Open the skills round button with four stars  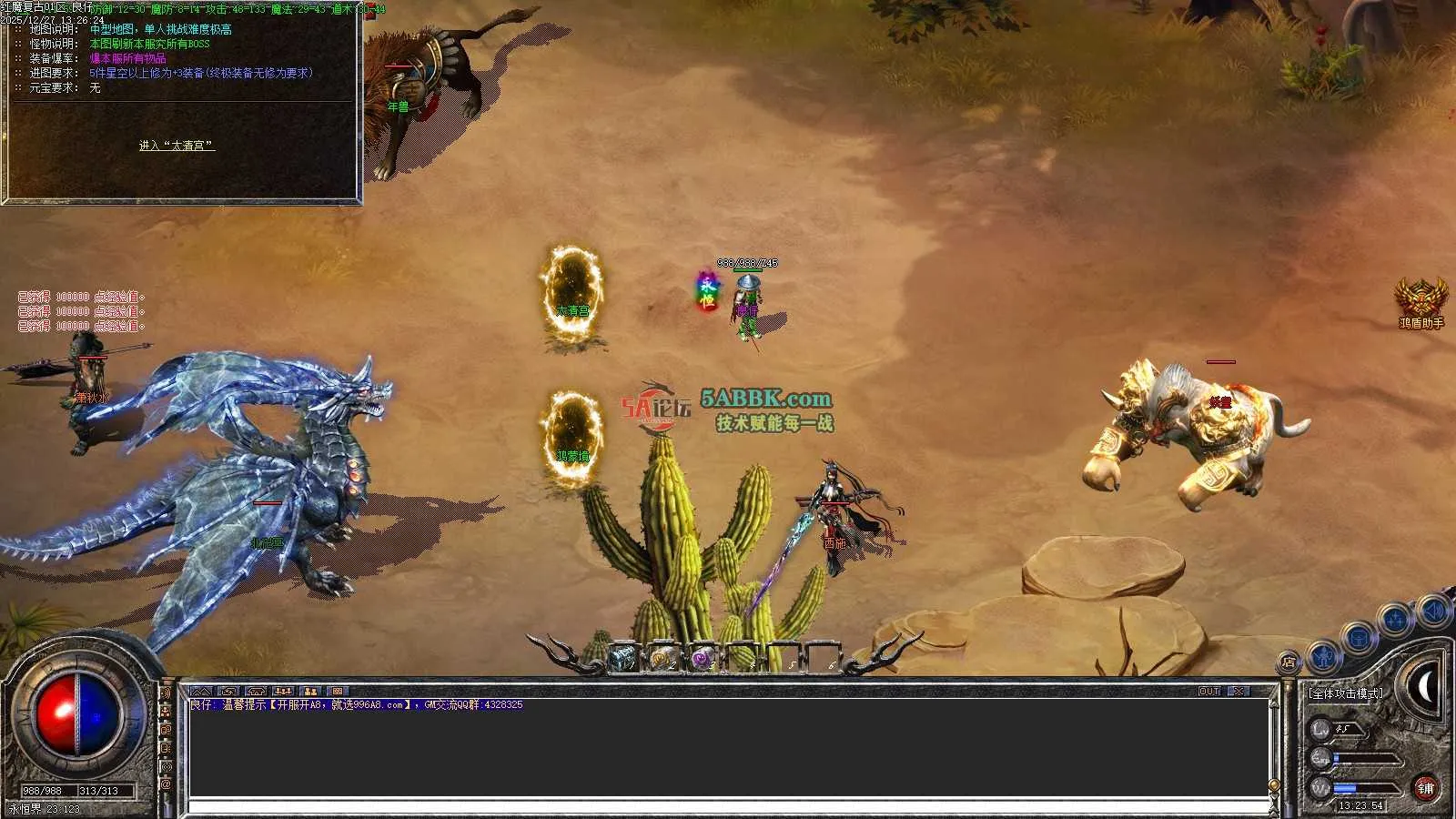pos(1395,621)
